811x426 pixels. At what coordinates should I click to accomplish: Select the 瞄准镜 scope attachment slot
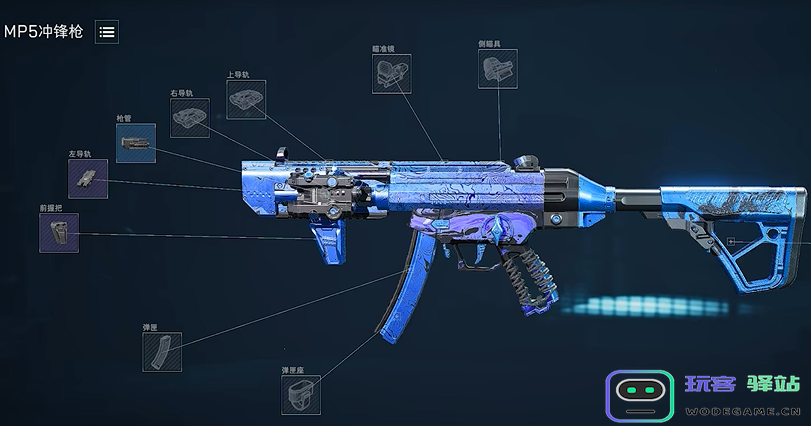point(391,74)
